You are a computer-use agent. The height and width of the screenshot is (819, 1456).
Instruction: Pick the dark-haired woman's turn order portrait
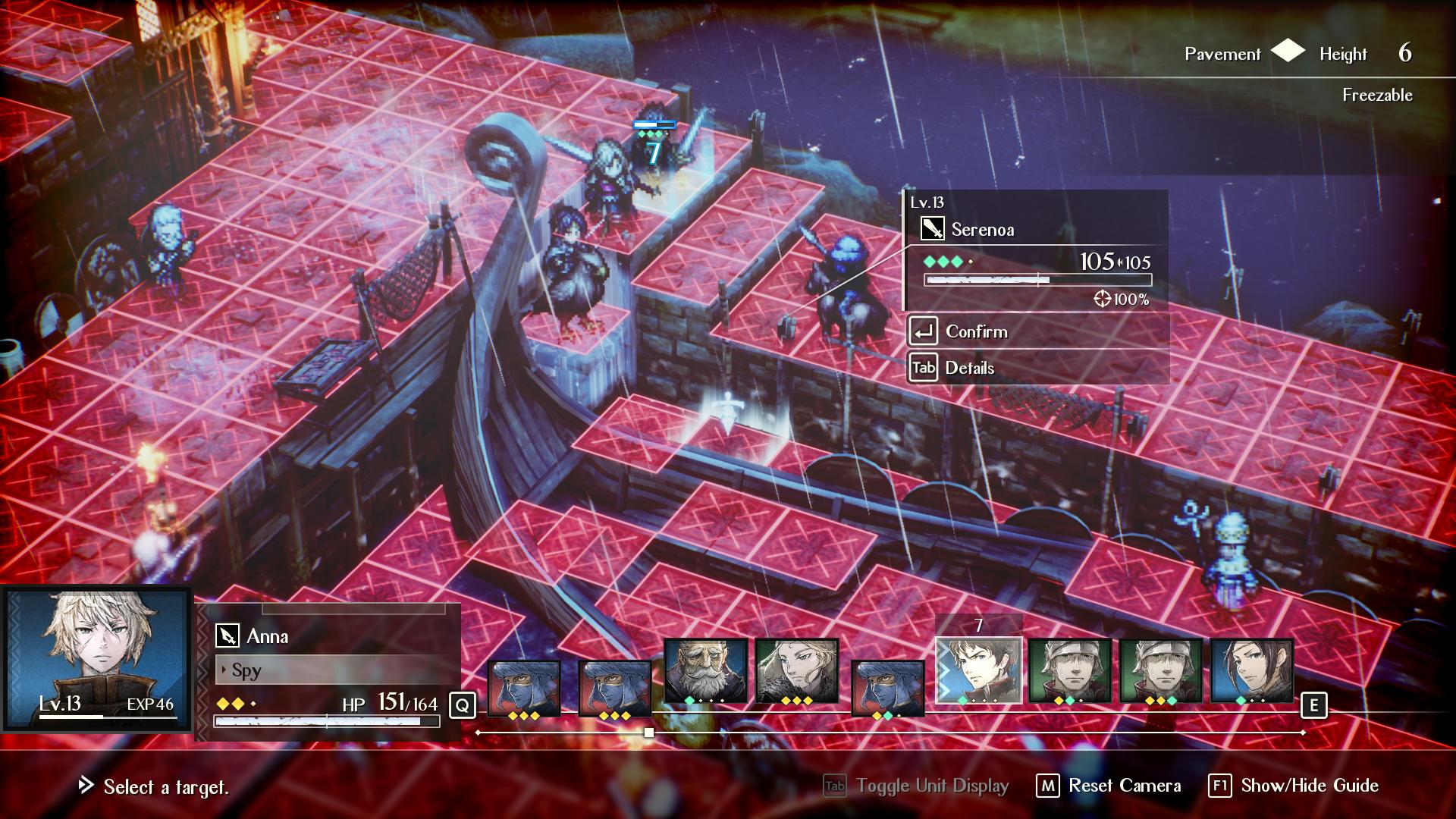tap(1251, 671)
